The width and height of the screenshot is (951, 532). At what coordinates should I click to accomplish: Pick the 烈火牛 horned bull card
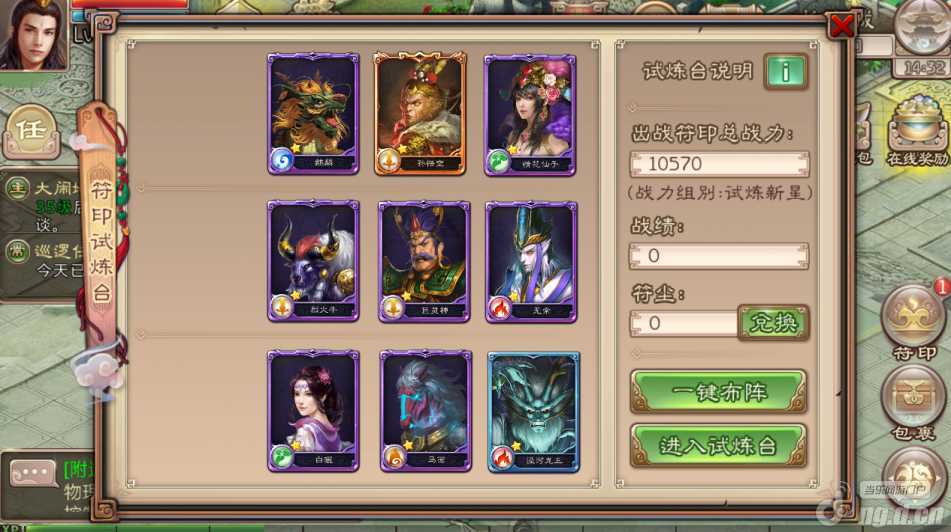coord(313,260)
